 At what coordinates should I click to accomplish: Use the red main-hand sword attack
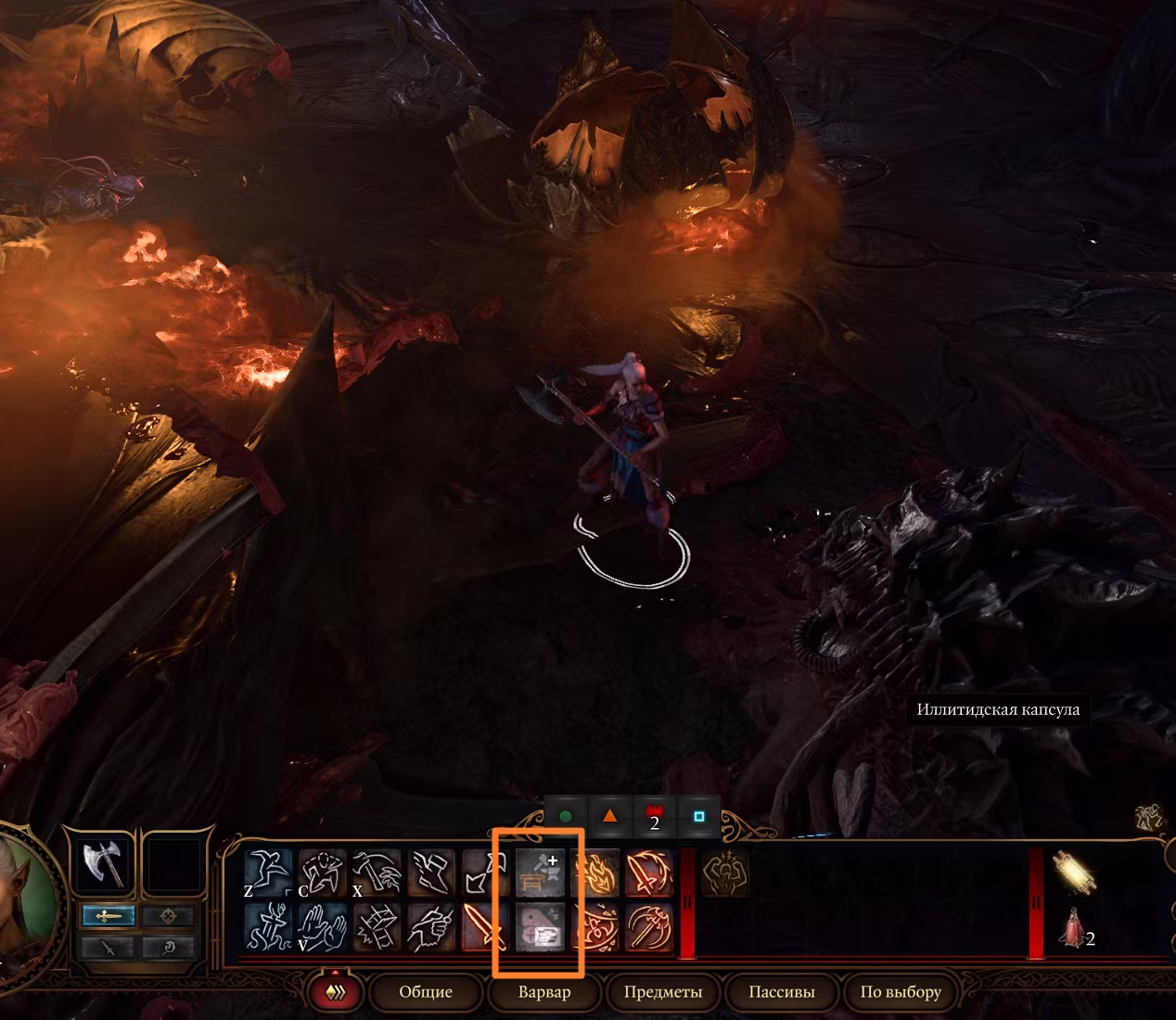tap(485, 925)
